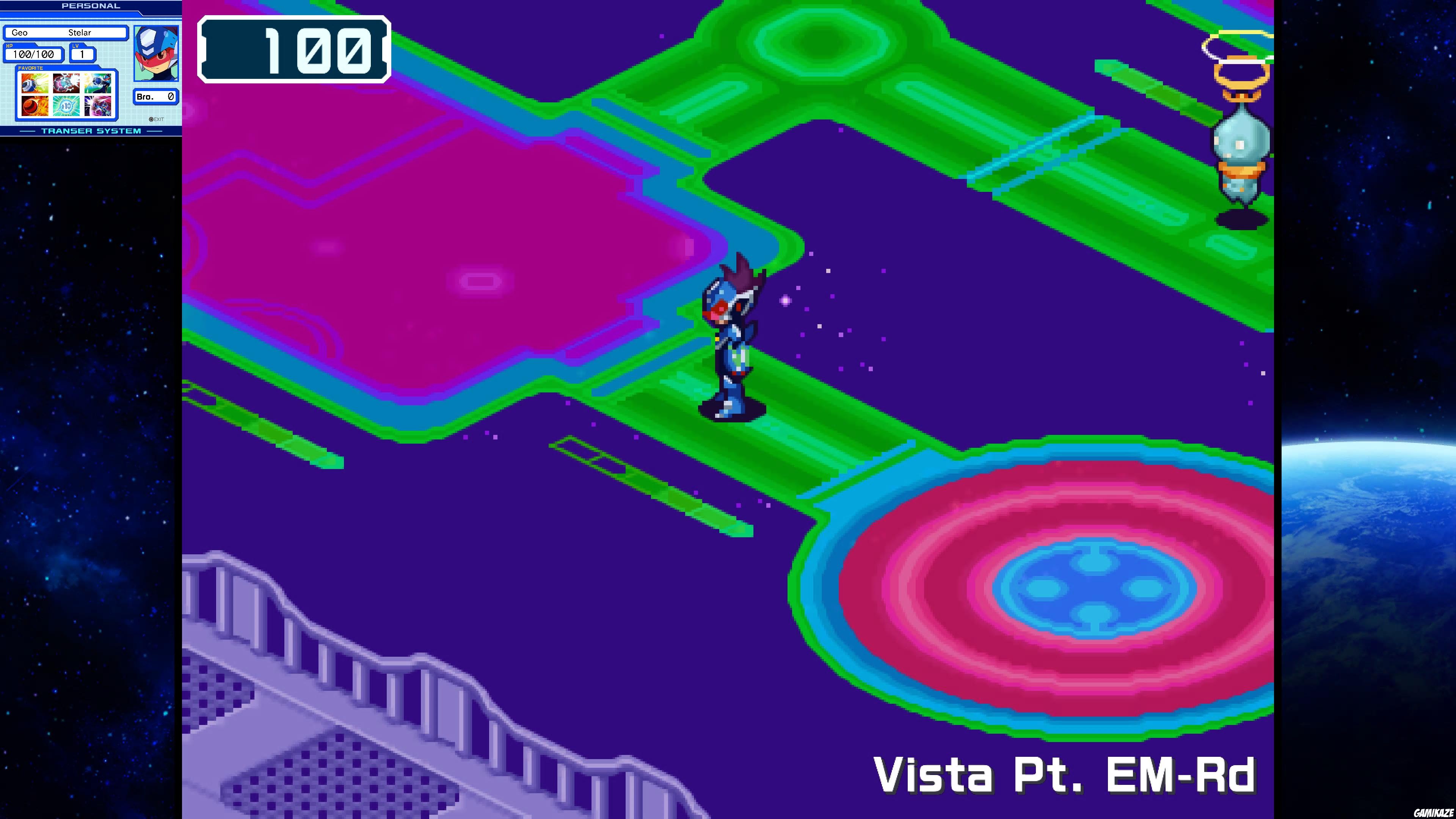Viewport: 1456px width, 819px height.
Task: Select the Cannon battle card in Favorites
Action: (x=35, y=83)
